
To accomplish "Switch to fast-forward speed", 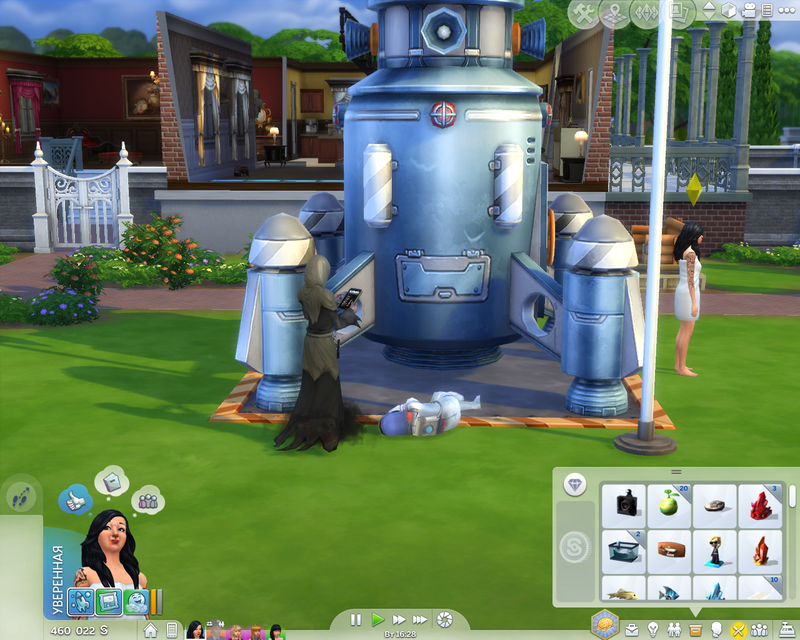I will (x=400, y=620).
